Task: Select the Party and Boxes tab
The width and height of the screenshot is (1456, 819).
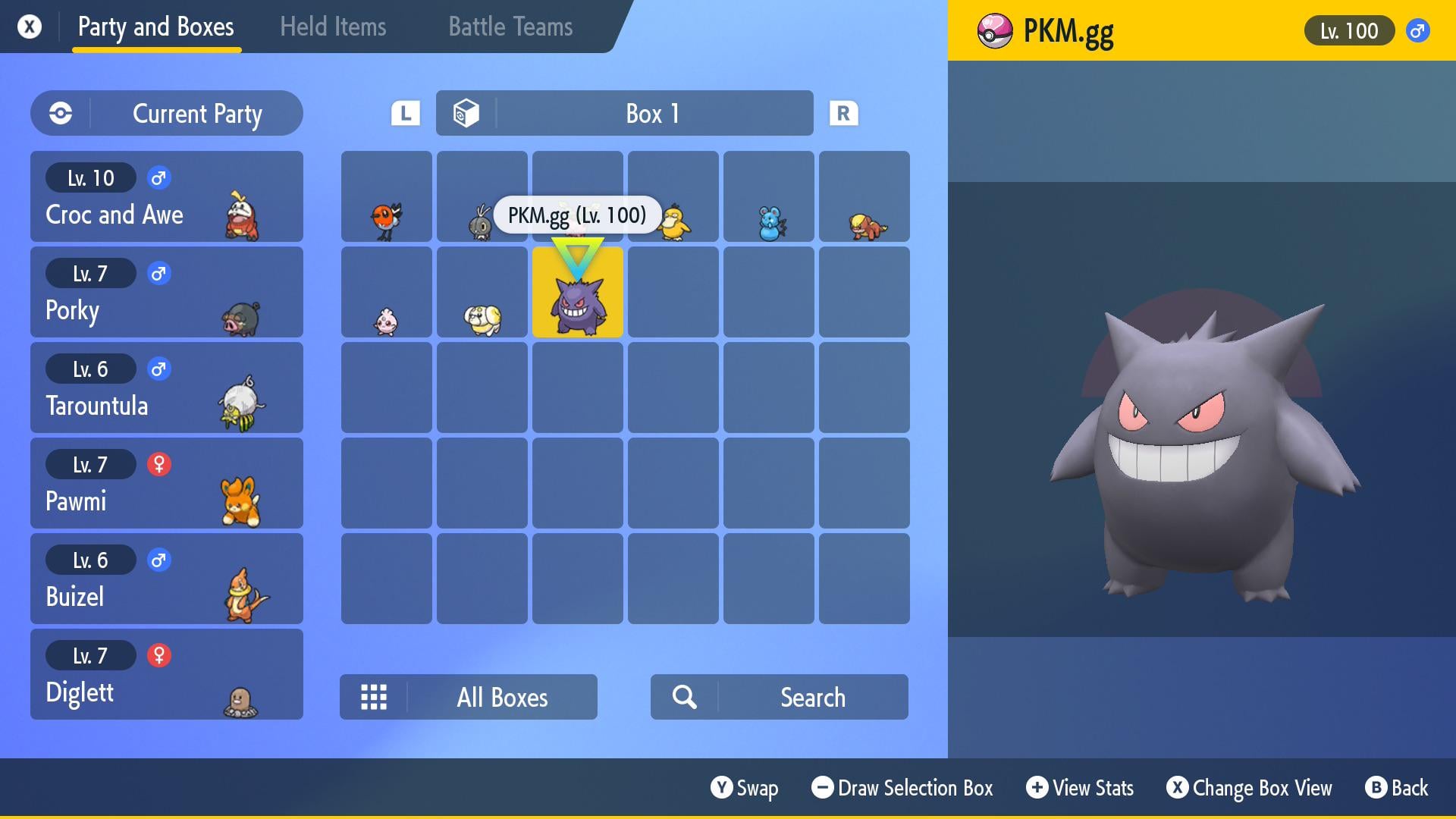Action: [x=156, y=27]
